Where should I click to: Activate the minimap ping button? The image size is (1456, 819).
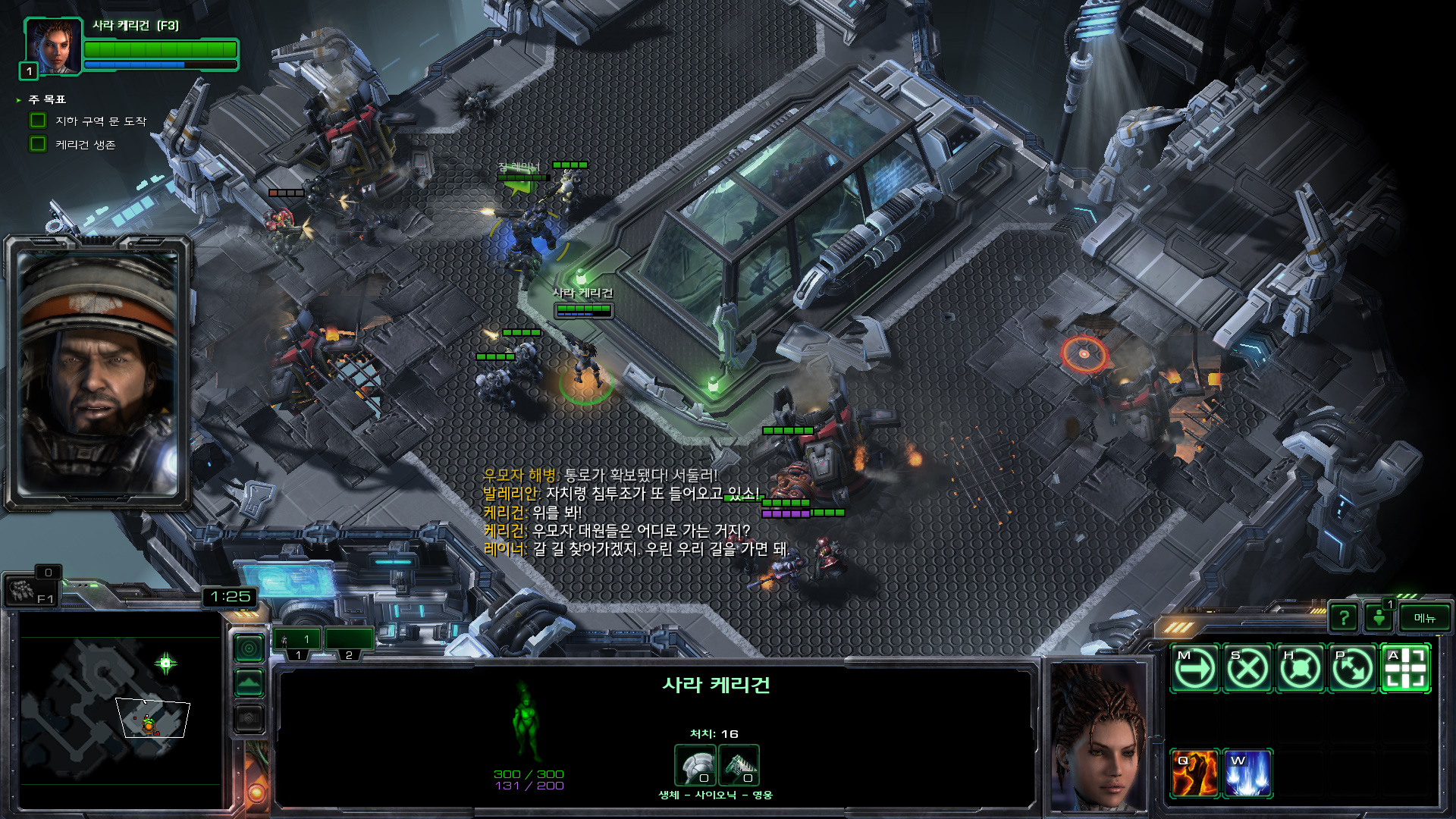(249, 648)
